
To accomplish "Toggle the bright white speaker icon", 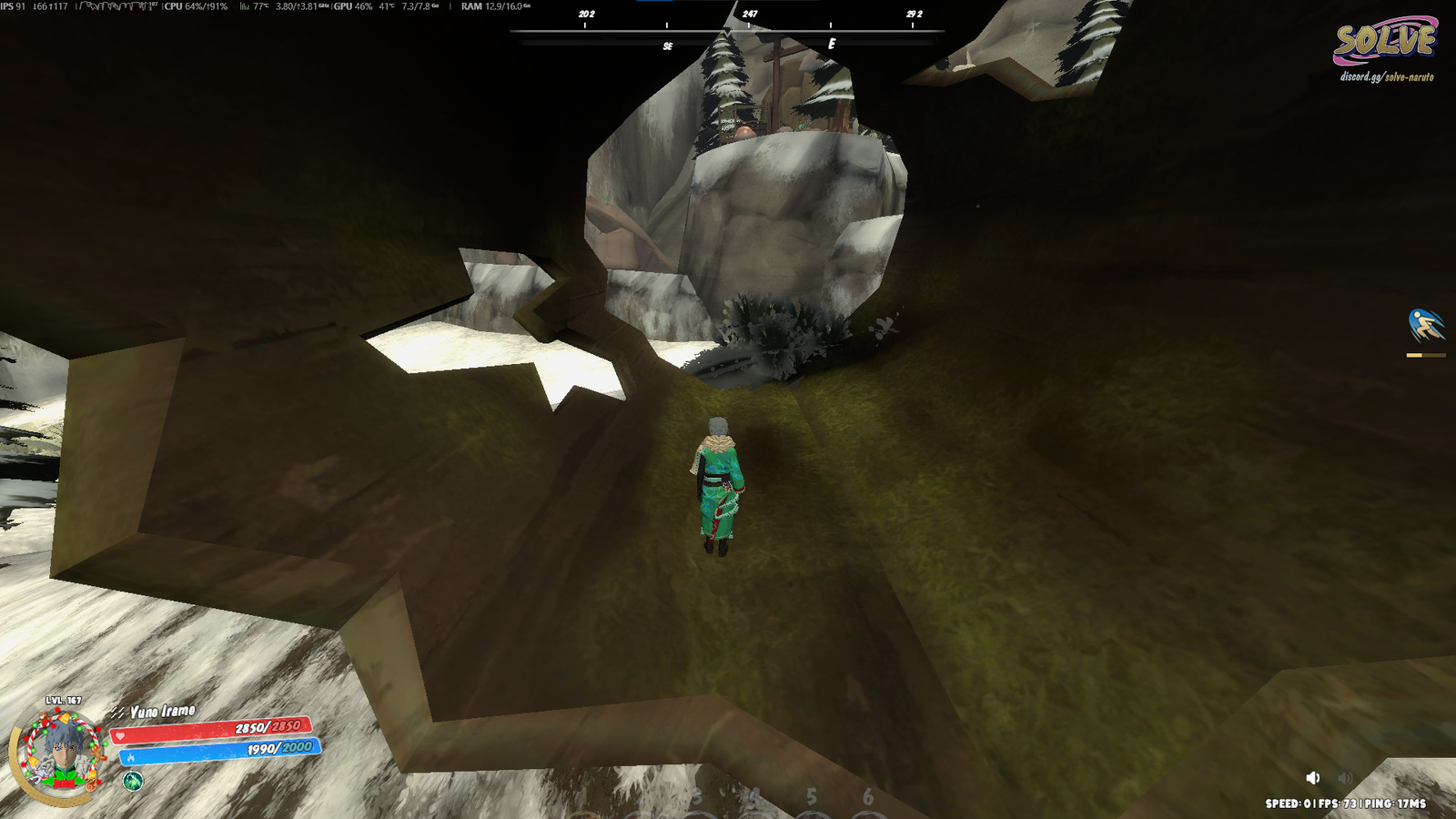I will click(x=1313, y=777).
